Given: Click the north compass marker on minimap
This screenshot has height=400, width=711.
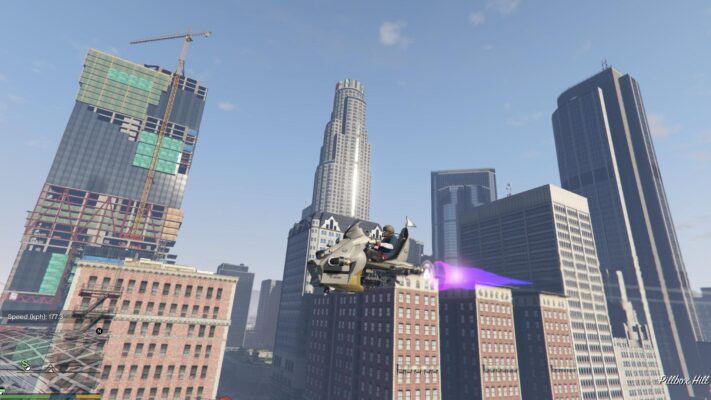Looking at the screenshot, I should [100, 329].
